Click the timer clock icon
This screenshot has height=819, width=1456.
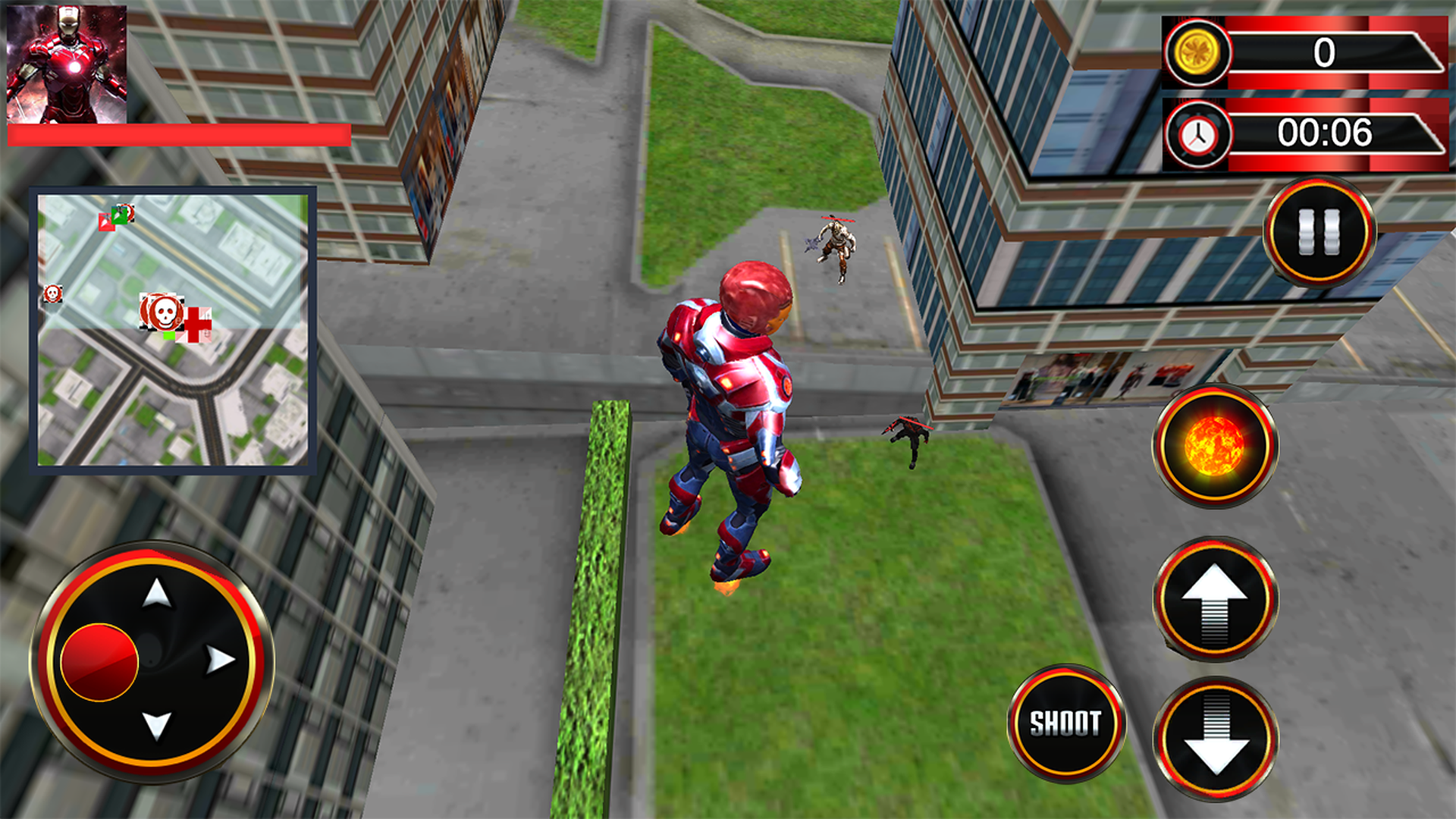tap(1197, 133)
